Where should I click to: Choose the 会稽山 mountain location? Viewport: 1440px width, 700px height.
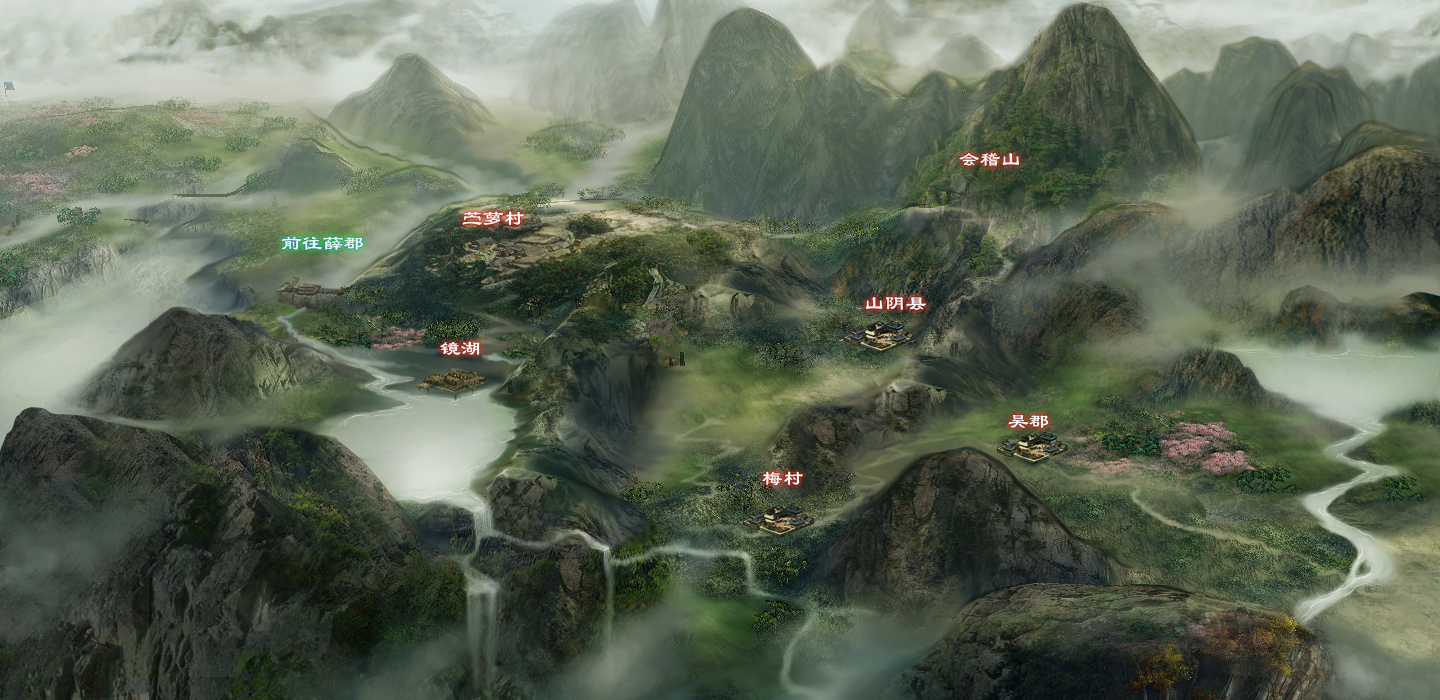(989, 159)
